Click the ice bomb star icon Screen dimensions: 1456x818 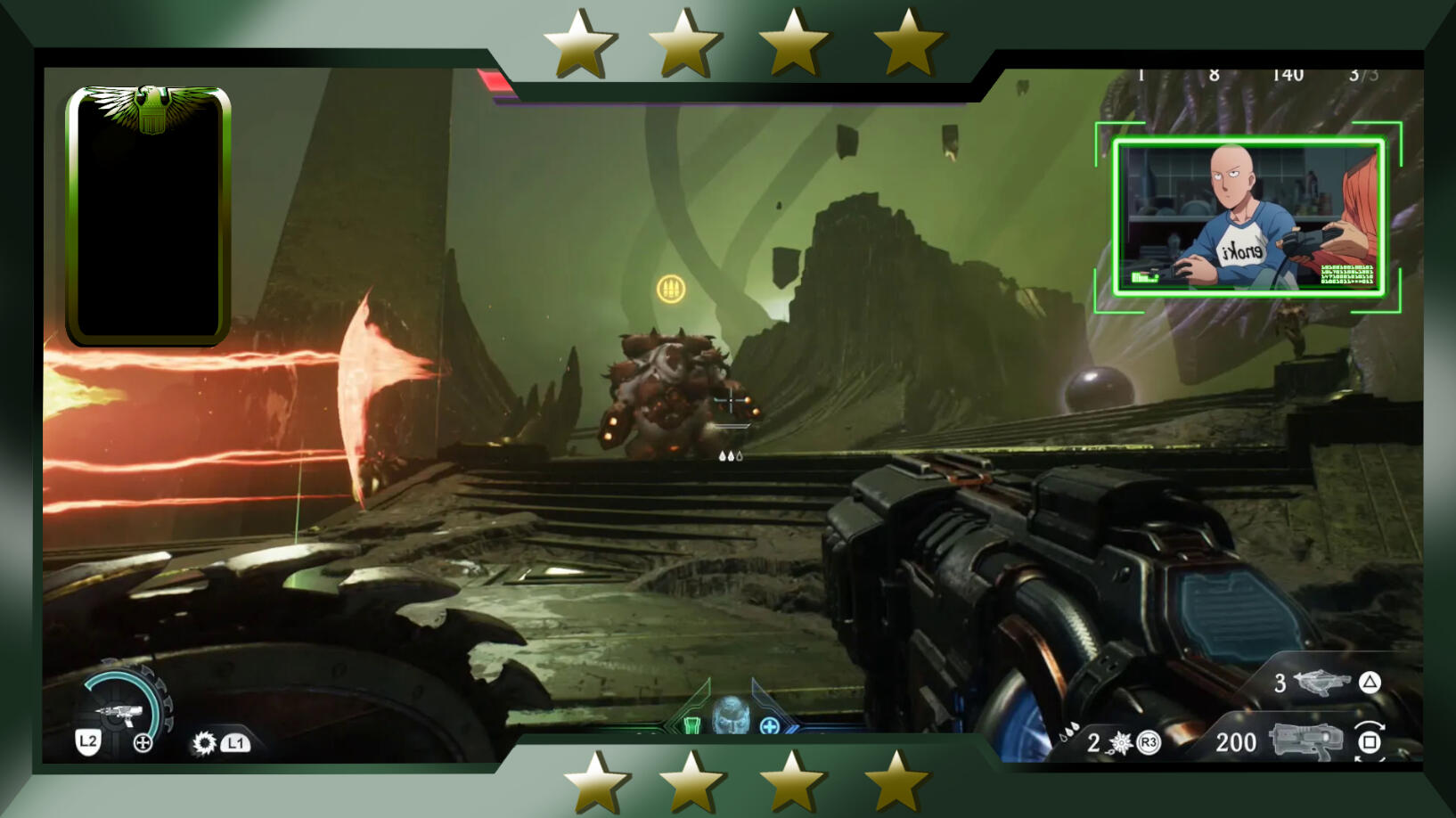pyautogui.click(x=1120, y=742)
